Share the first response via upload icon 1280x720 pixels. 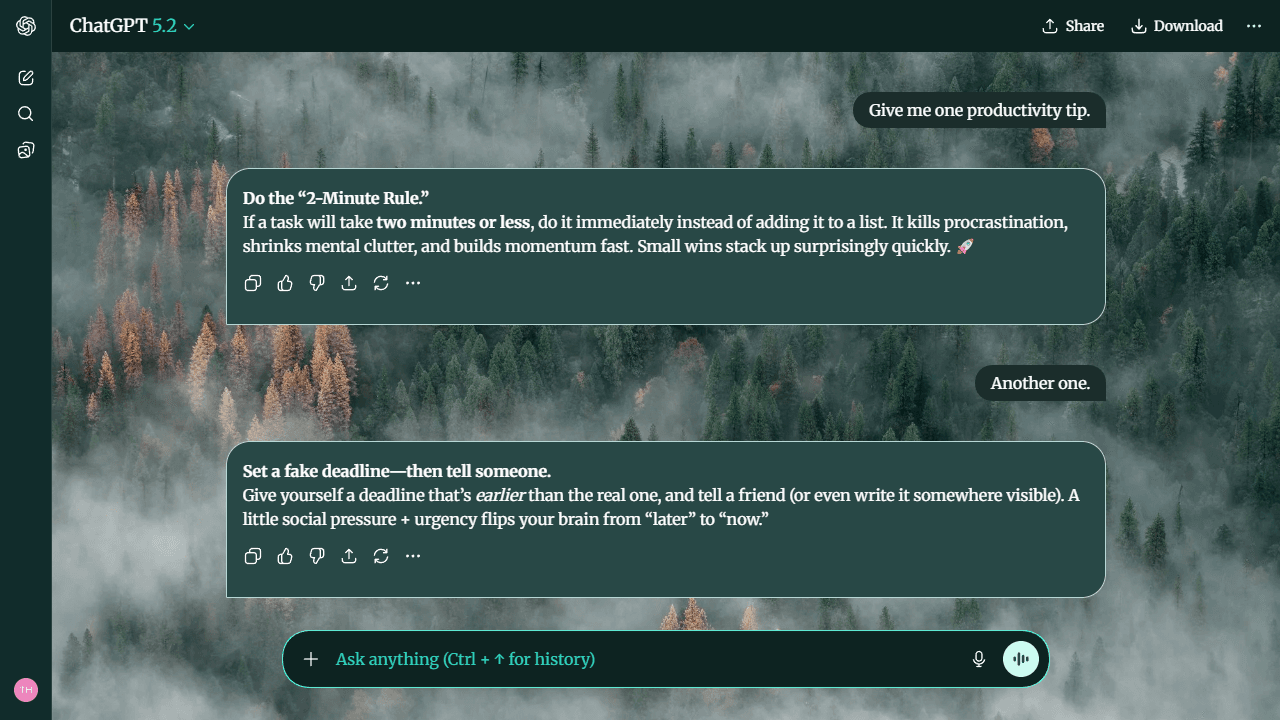(x=349, y=283)
